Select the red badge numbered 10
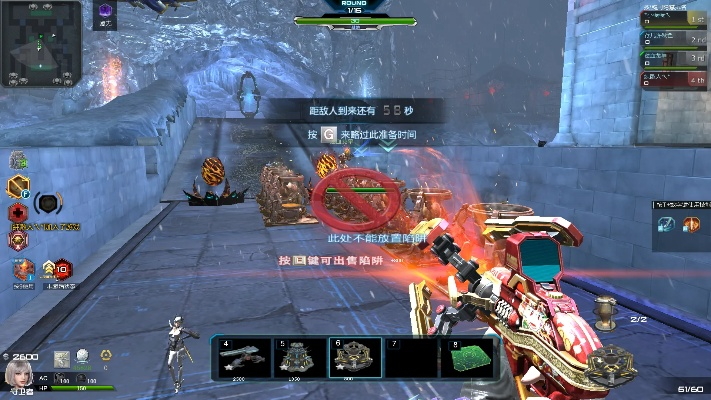711x400 pixels. pyautogui.click(x=61, y=268)
